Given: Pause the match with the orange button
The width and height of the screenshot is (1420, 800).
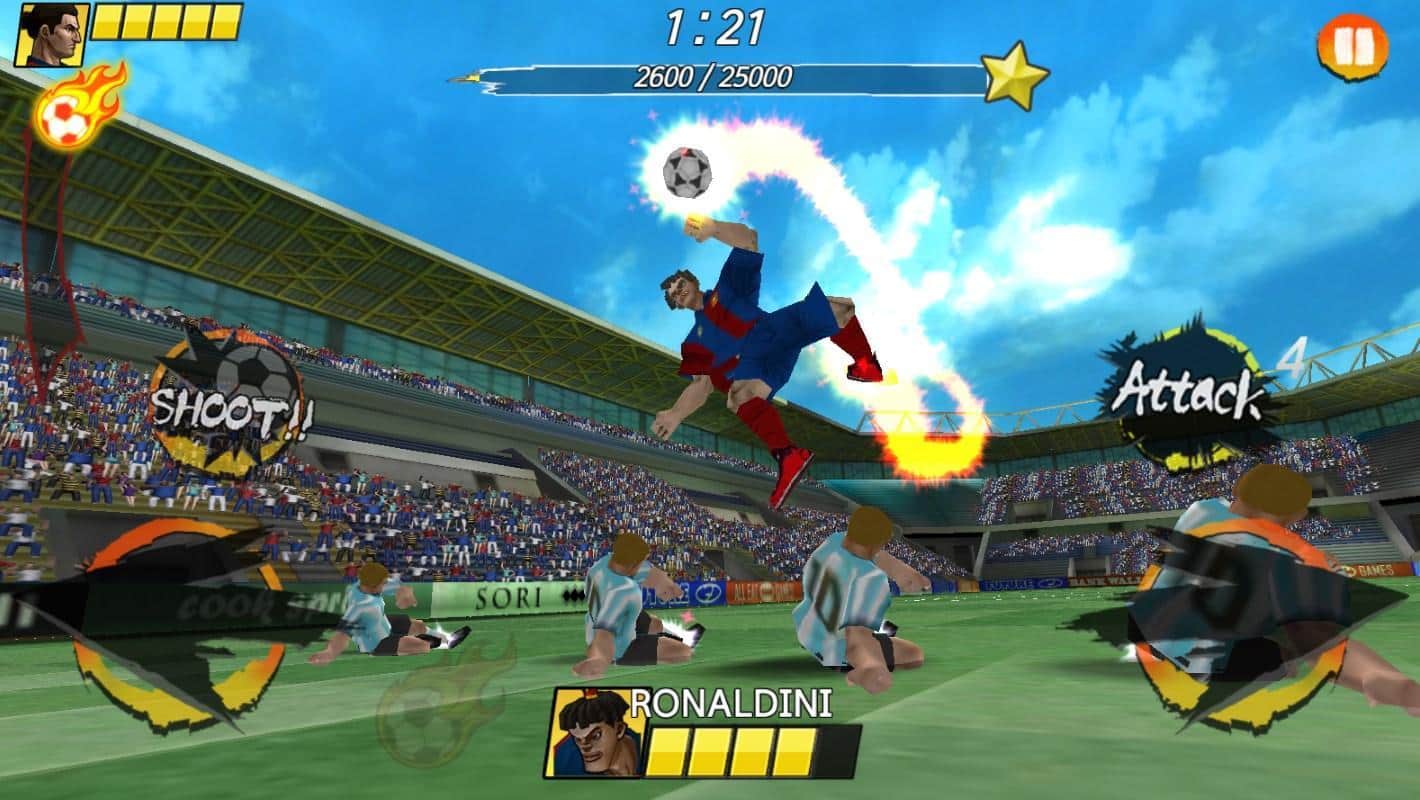Looking at the screenshot, I should pyautogui.click(x=1352, y=47).
